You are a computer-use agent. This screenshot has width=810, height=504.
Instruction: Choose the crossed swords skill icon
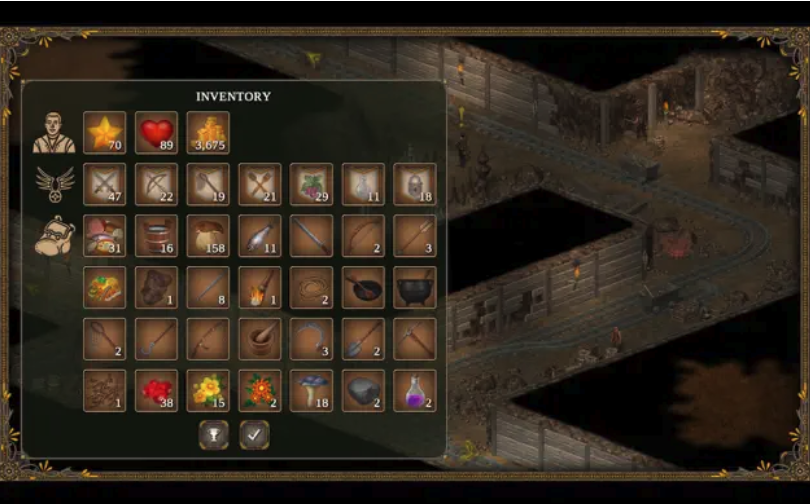(104, 184)
